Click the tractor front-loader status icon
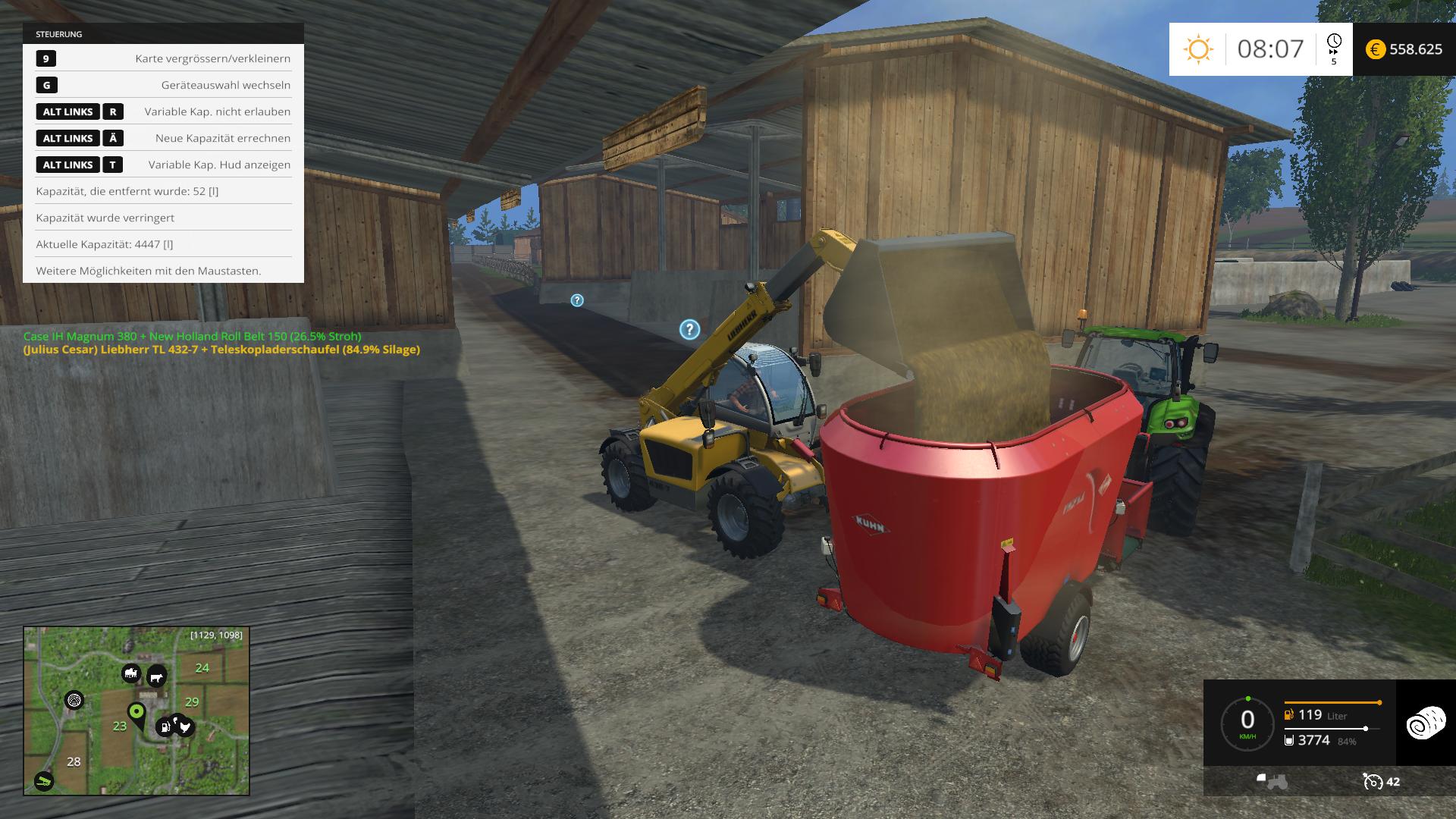The width and height of the screenshot is (1456, 819). click(1272, 781)
